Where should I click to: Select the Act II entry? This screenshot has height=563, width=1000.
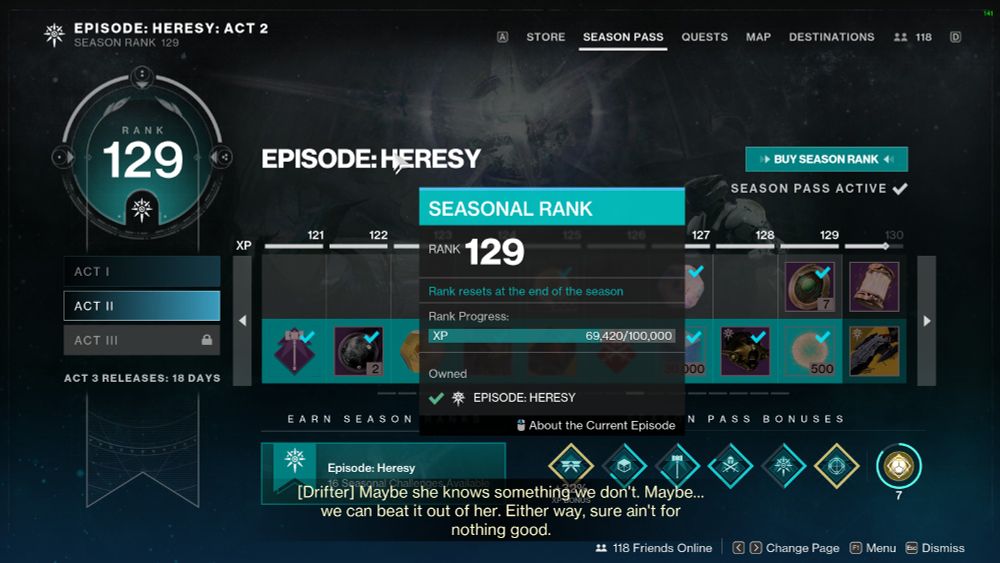141,306
